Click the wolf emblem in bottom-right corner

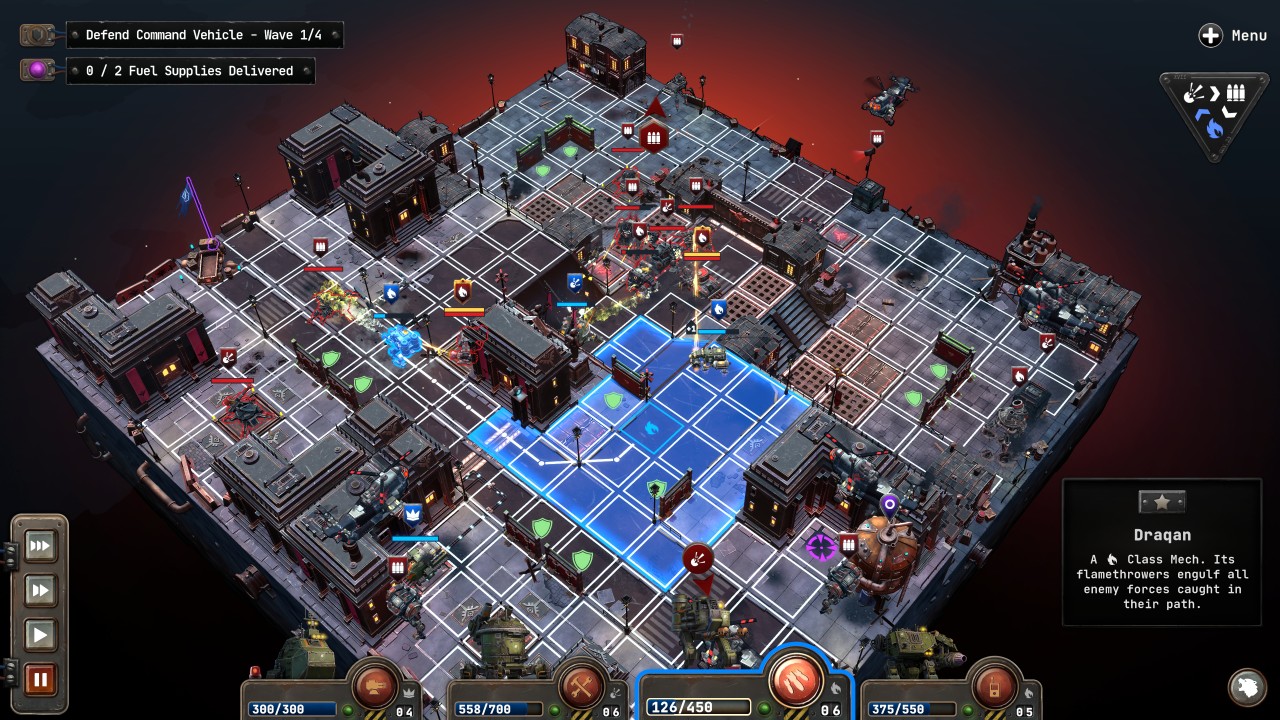1247,688
